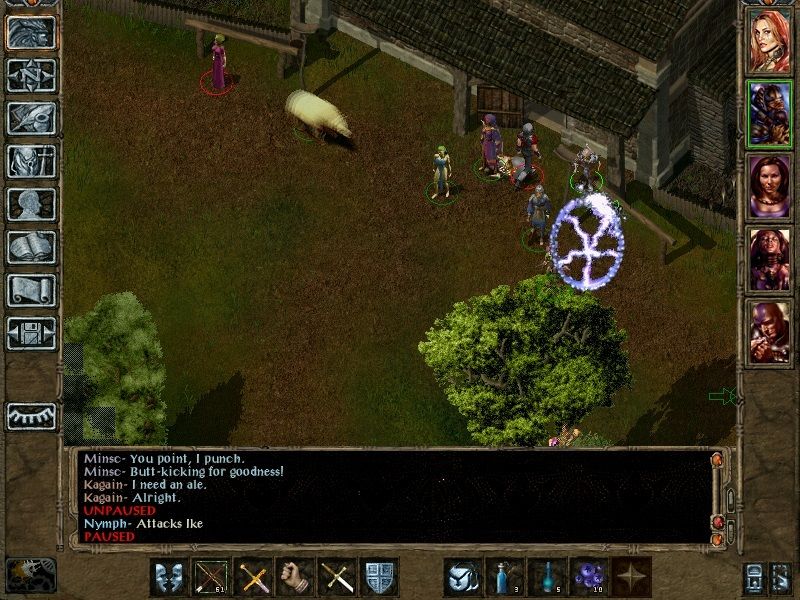
Task: Open the mage spellbook (open book icon)
Action: 31,247
